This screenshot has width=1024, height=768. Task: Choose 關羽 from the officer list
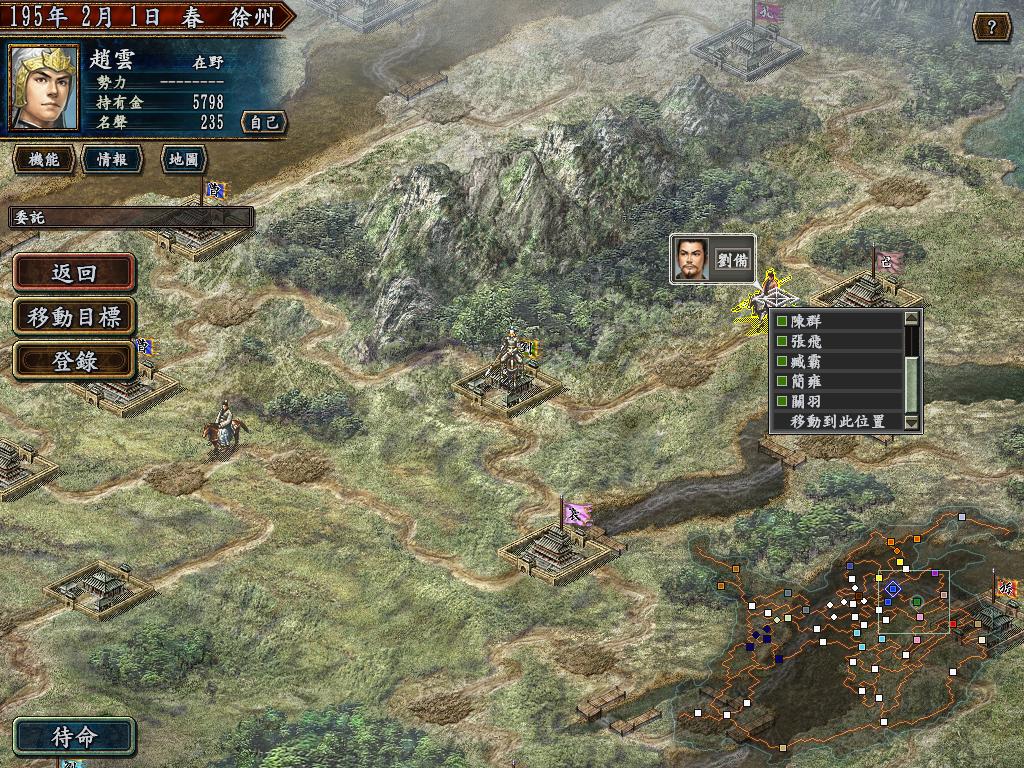tap(838, 402)
